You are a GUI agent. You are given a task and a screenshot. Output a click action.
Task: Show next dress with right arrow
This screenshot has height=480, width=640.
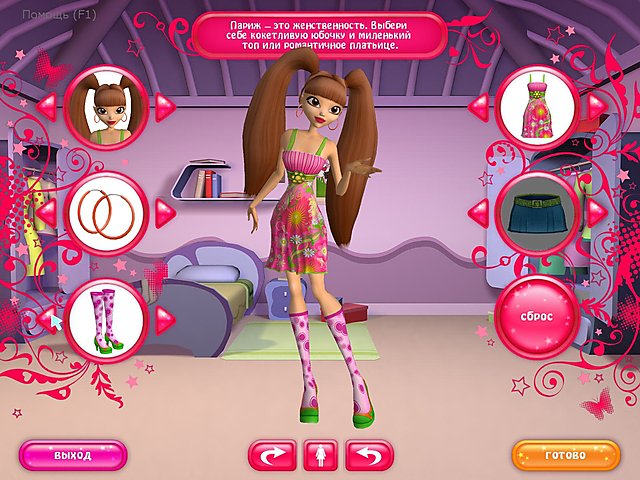596,105
